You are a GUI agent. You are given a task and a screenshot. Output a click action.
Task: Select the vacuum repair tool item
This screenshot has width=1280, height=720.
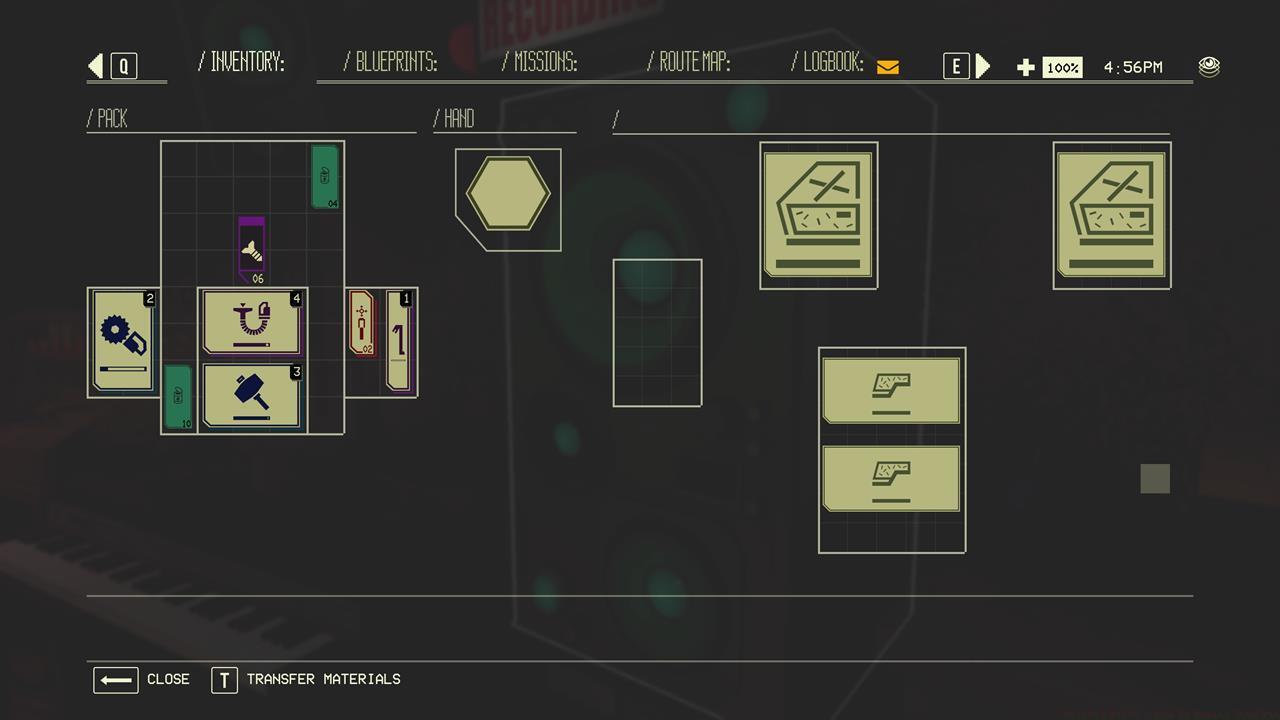pyautogui.click(x=251, y=322)
